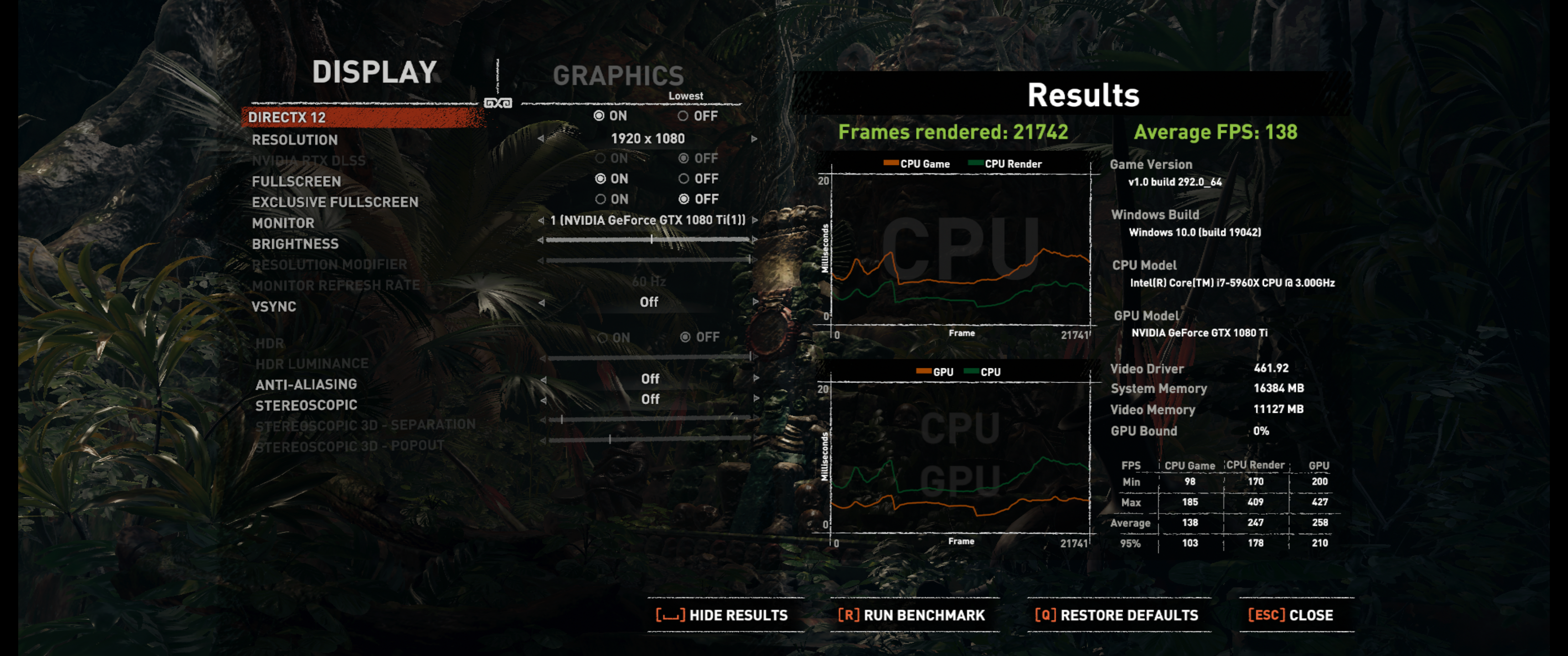Choose next monitor with right arrow
Image resolution: width=1568 pixels, height=656 pixels.
tap(755, 220)
